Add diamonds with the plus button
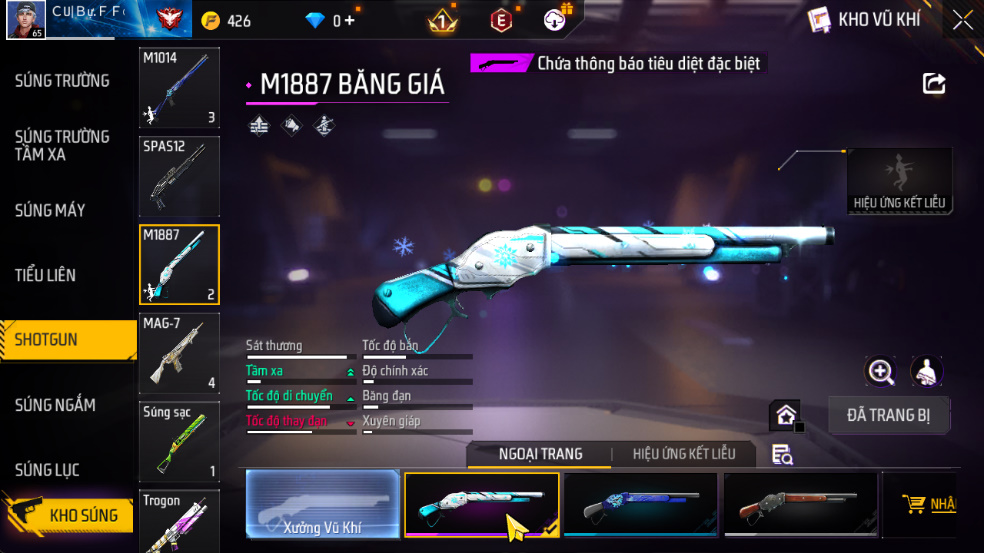 (349, 21)
